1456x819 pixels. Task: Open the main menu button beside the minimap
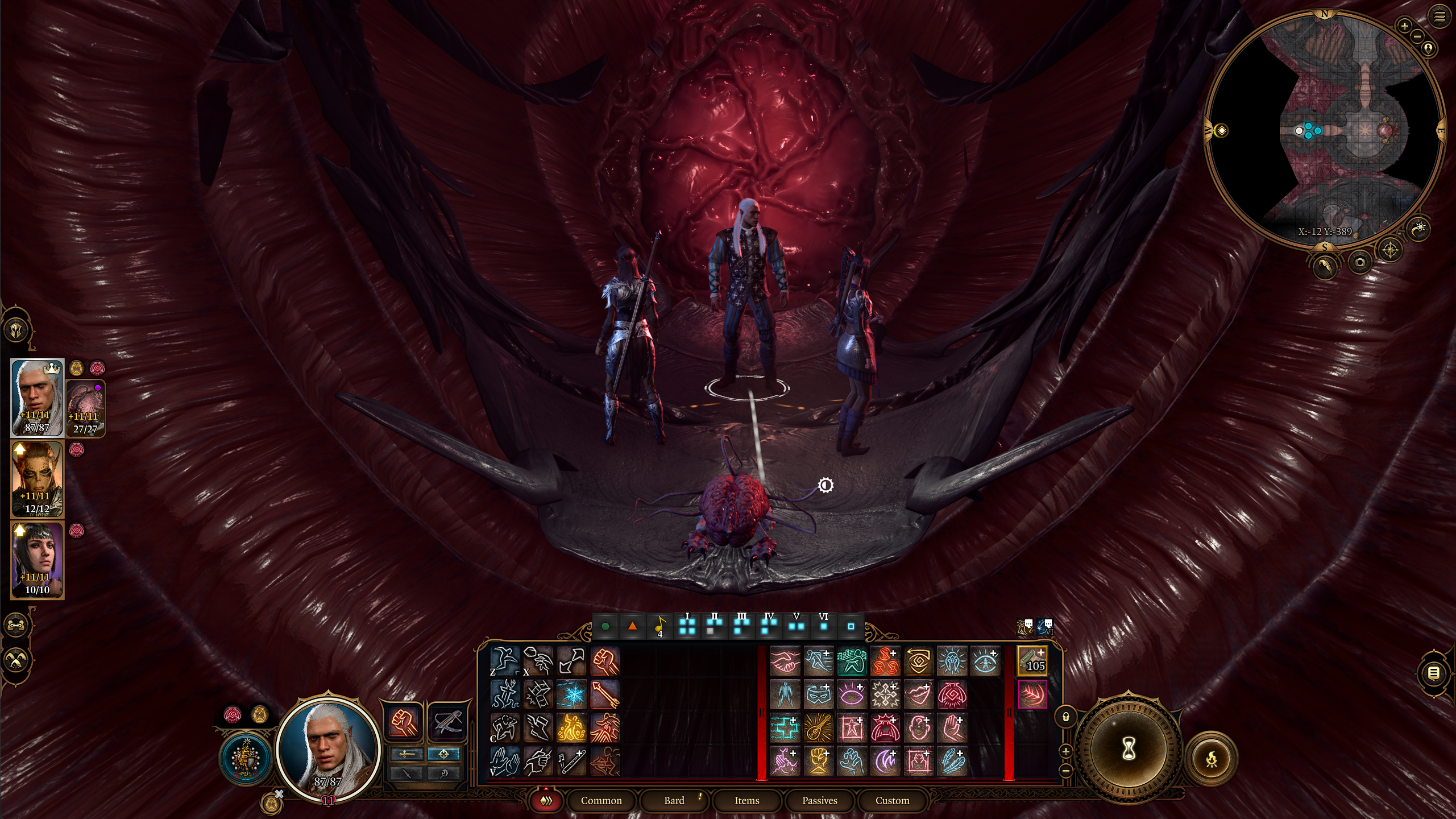click(x=1439, y=16)
